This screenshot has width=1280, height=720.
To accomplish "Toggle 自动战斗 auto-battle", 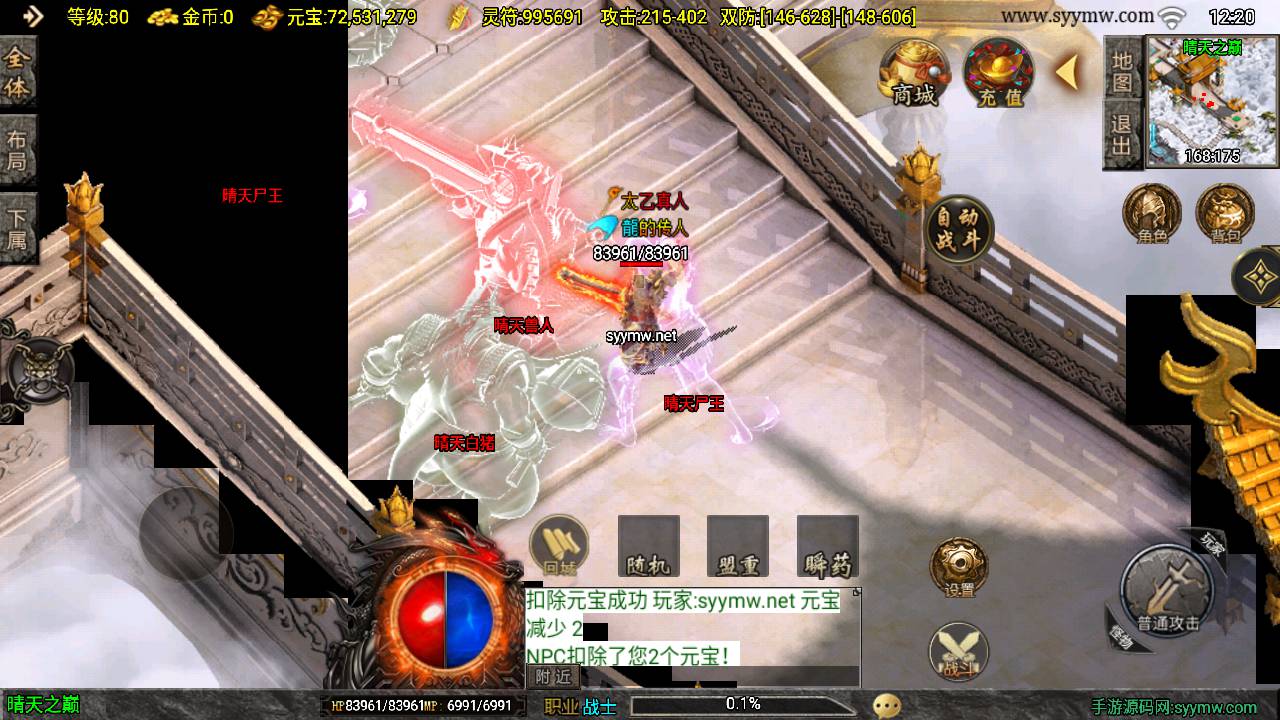I will point(959,229).
